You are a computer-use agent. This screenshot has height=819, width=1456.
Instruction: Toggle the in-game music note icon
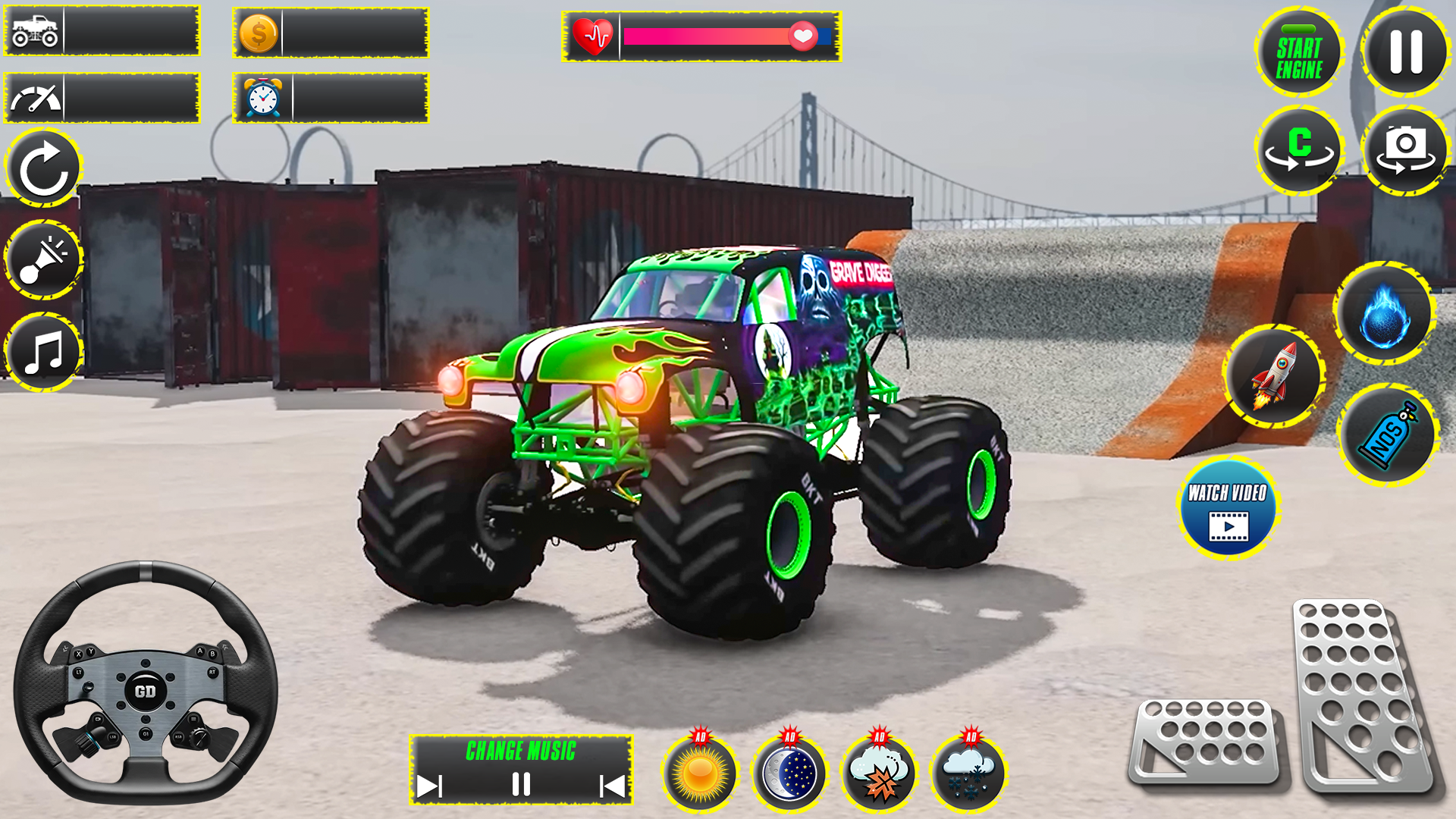click(42, 349)
